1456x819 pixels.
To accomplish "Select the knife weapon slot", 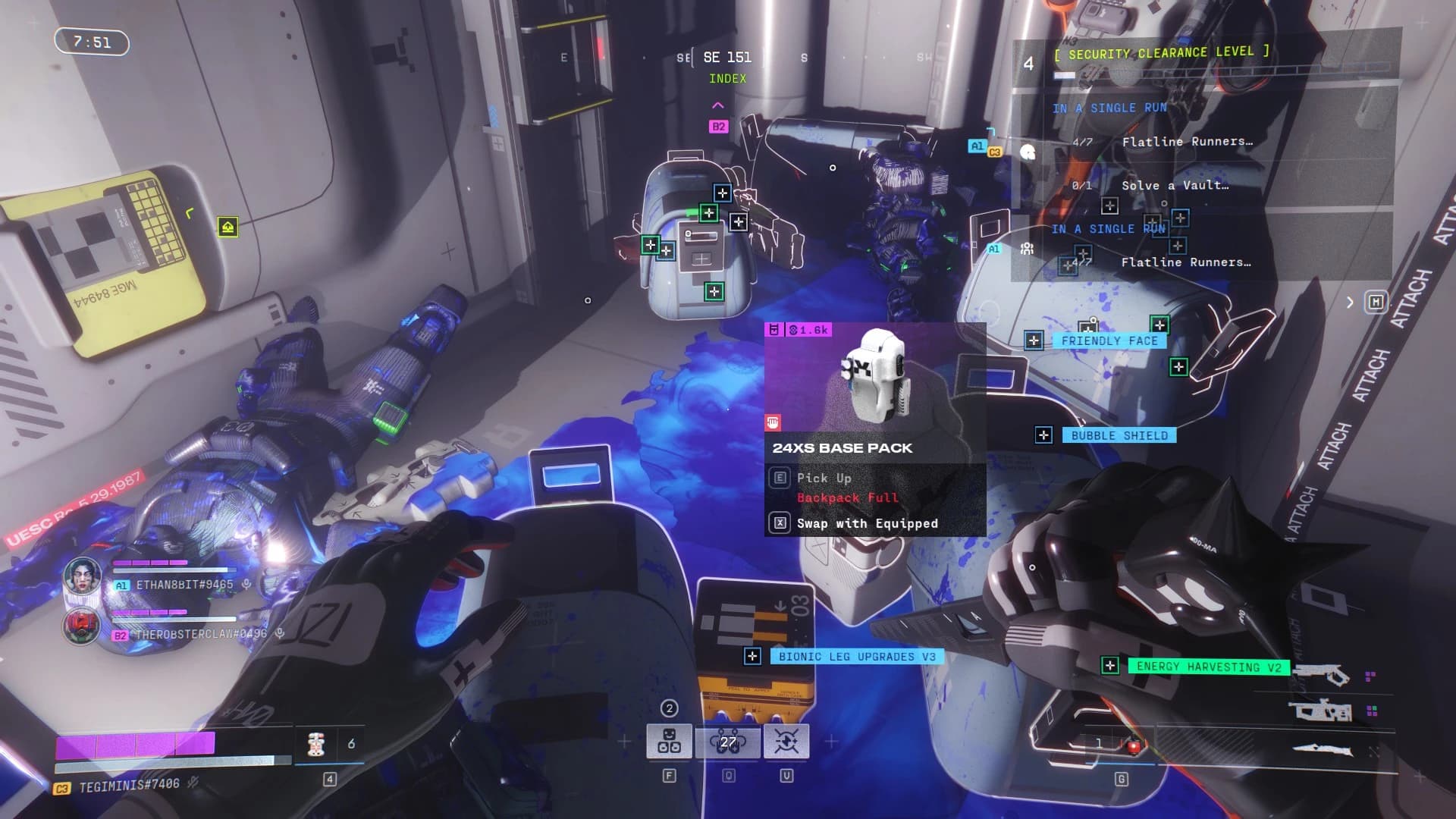I will 1322,749.
